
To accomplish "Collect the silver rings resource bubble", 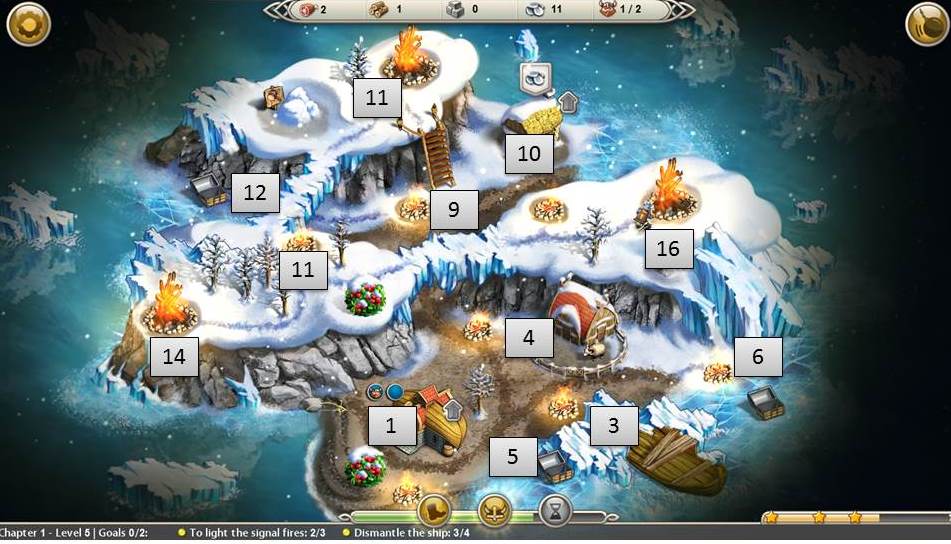I will click(x=535, y=76).
